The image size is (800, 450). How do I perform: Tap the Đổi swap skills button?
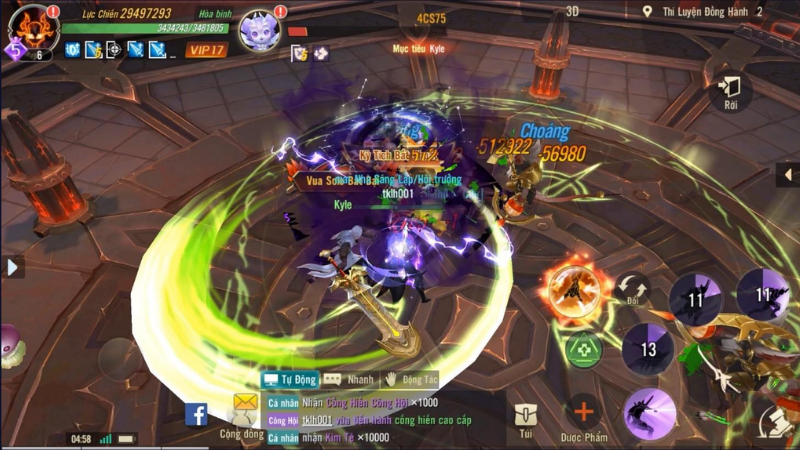(x=632, y=290)
